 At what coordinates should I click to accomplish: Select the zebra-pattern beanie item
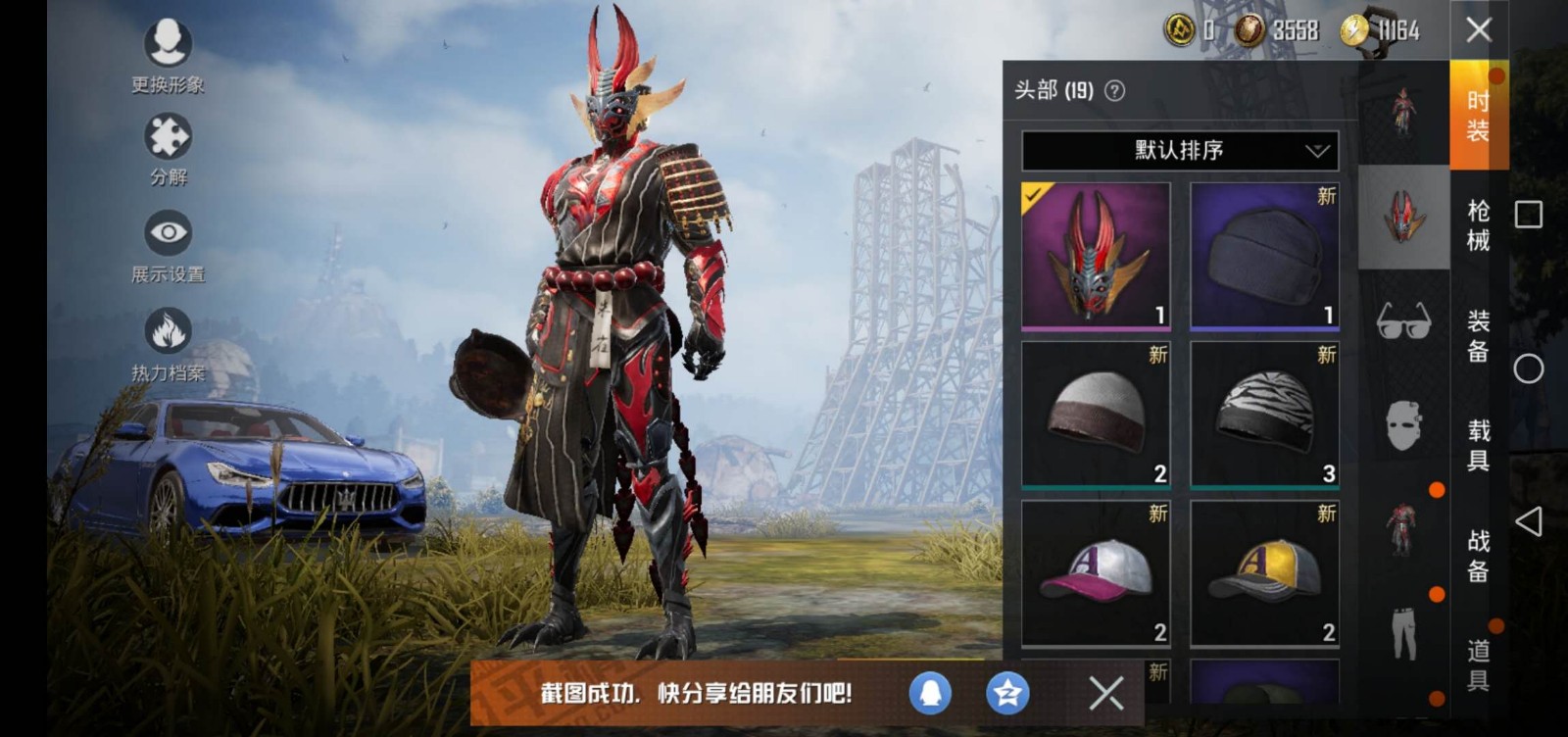pos(1264,412)
